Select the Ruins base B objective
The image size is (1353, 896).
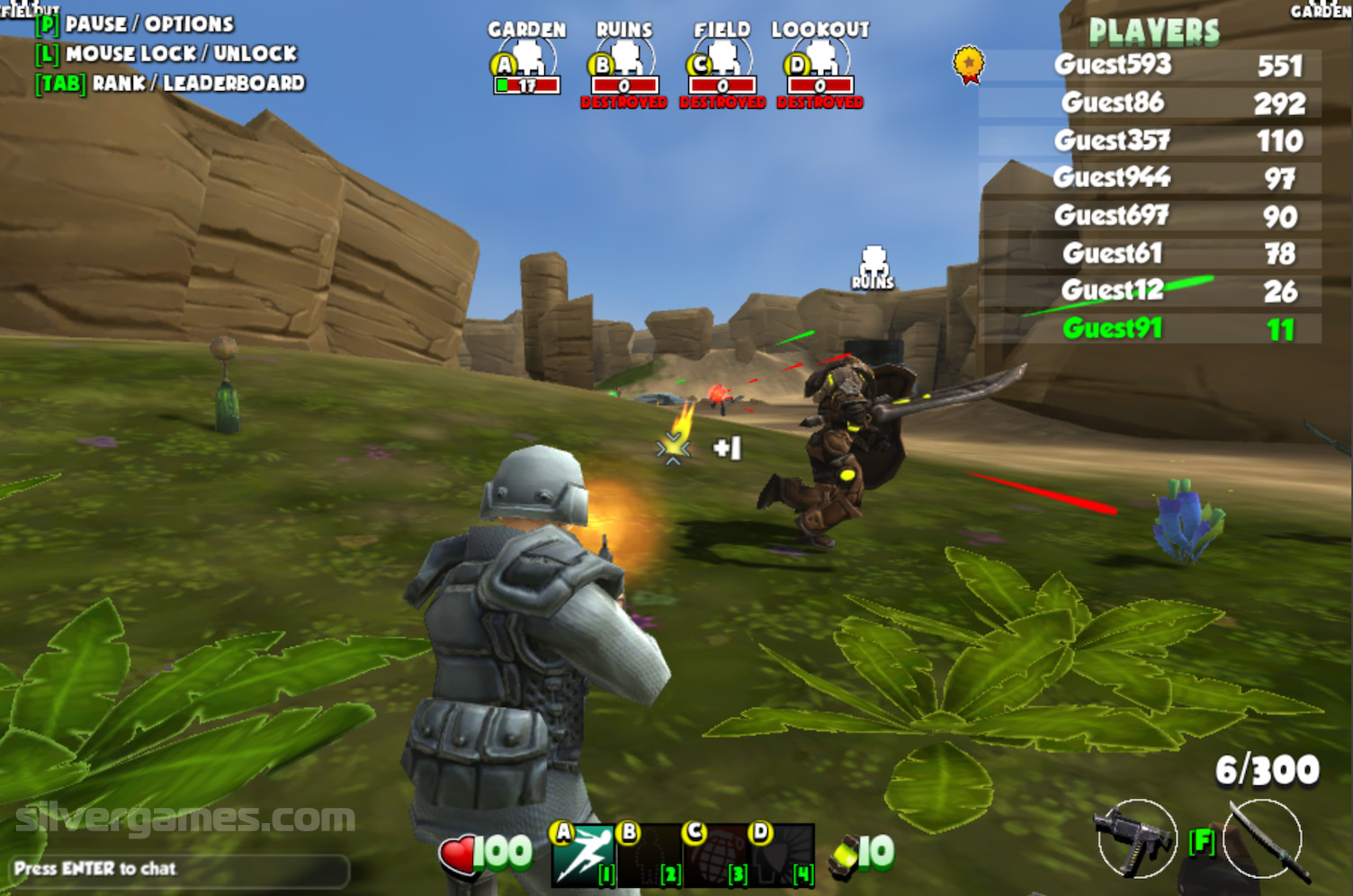pos(624,65)
